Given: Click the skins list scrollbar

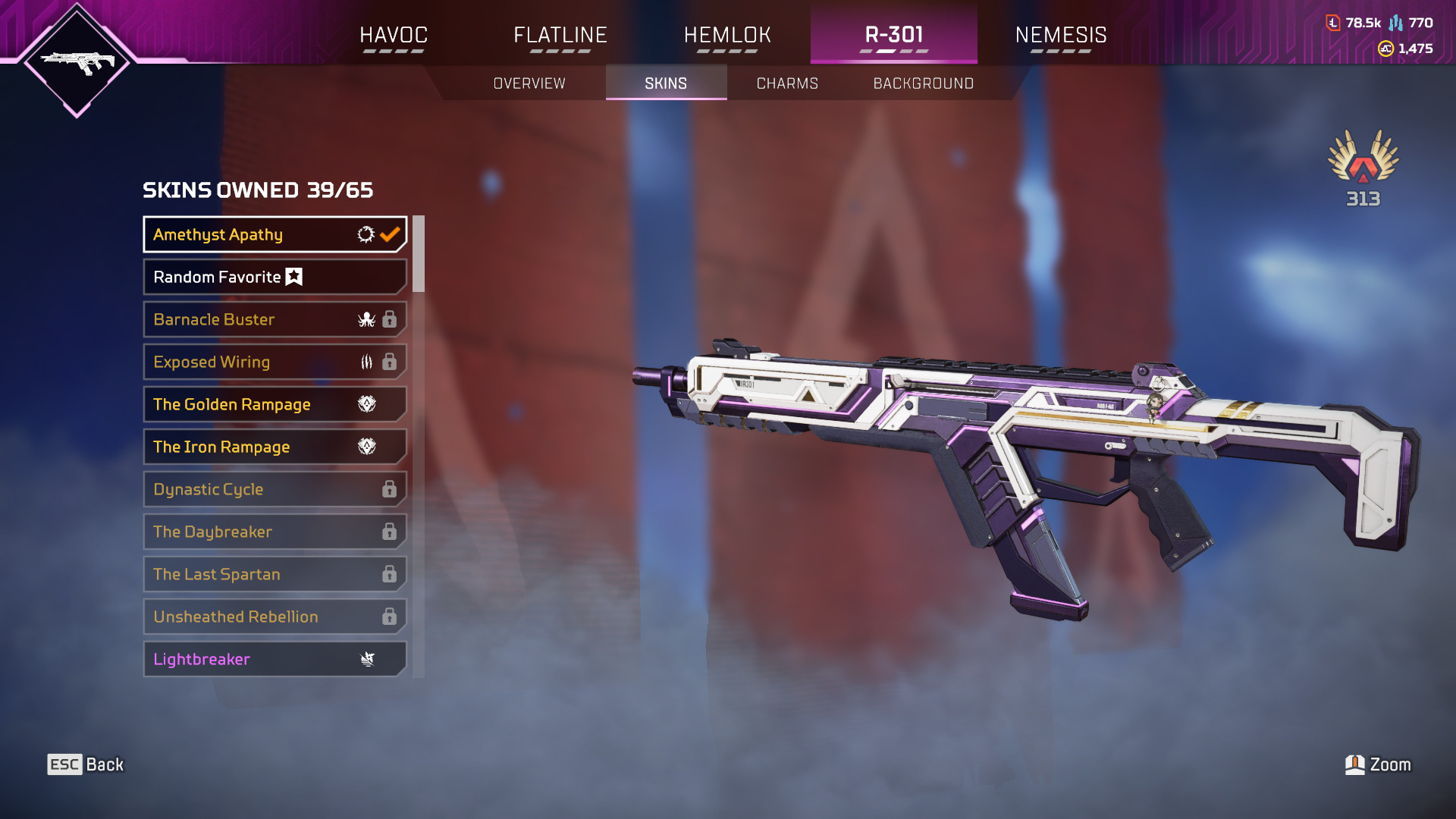Looking at the screenshot, I should [419, 255].
